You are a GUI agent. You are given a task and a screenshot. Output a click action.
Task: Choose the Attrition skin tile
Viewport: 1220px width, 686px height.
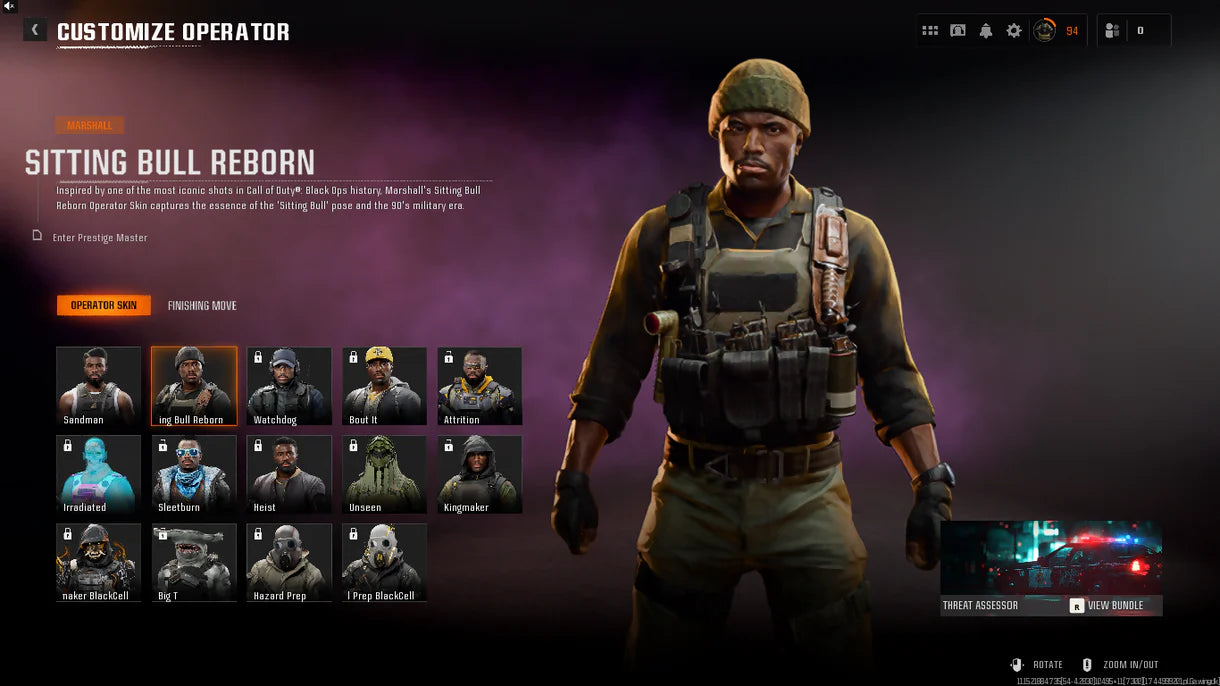pos(479,386)
